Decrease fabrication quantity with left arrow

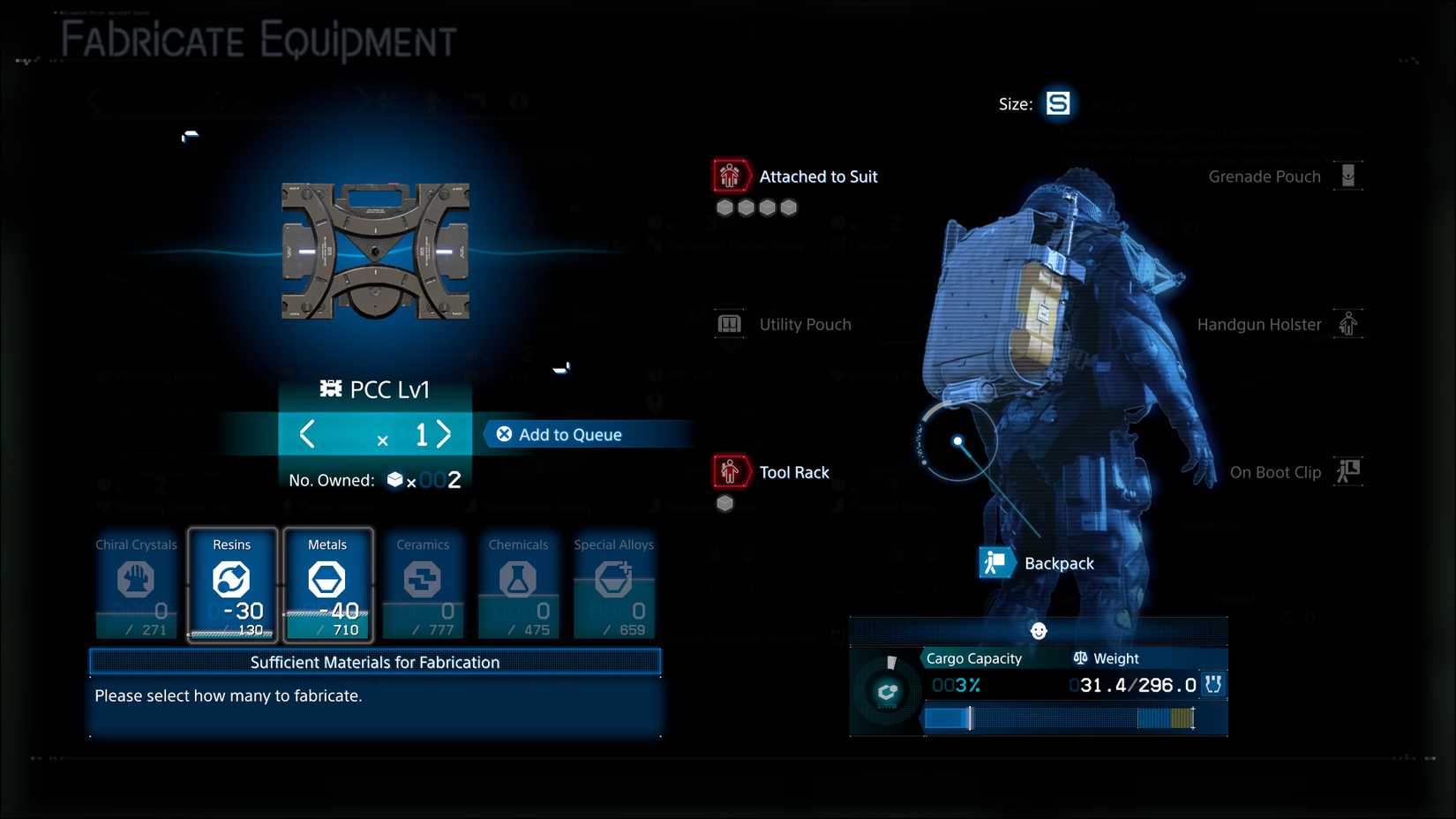click(308, 434)
